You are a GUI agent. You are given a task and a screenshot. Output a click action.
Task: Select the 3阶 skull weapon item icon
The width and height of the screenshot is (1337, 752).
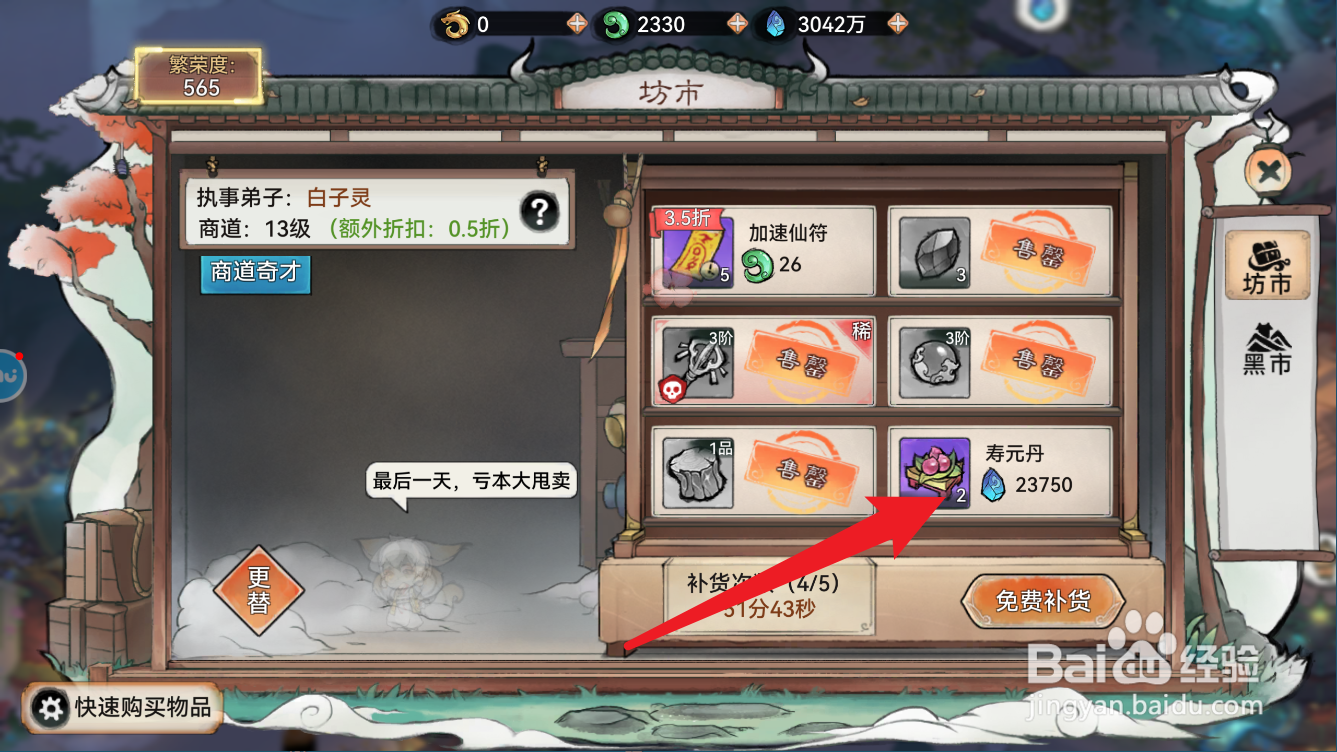(698, 363)
